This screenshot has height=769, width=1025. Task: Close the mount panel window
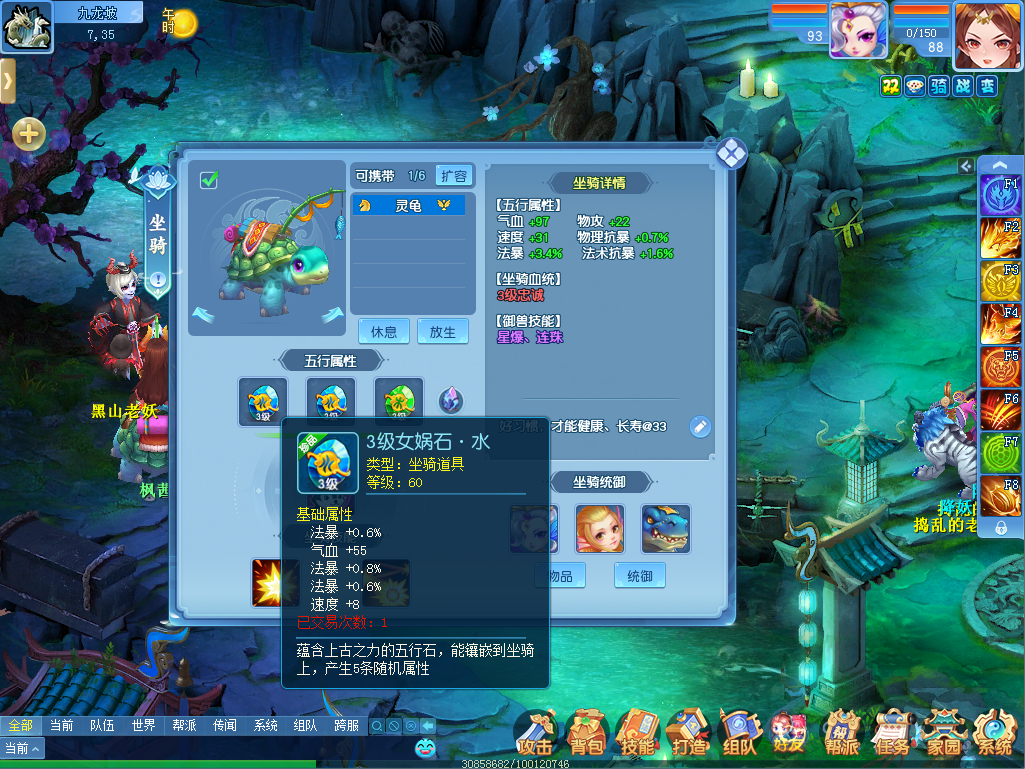tap(731, 152)
